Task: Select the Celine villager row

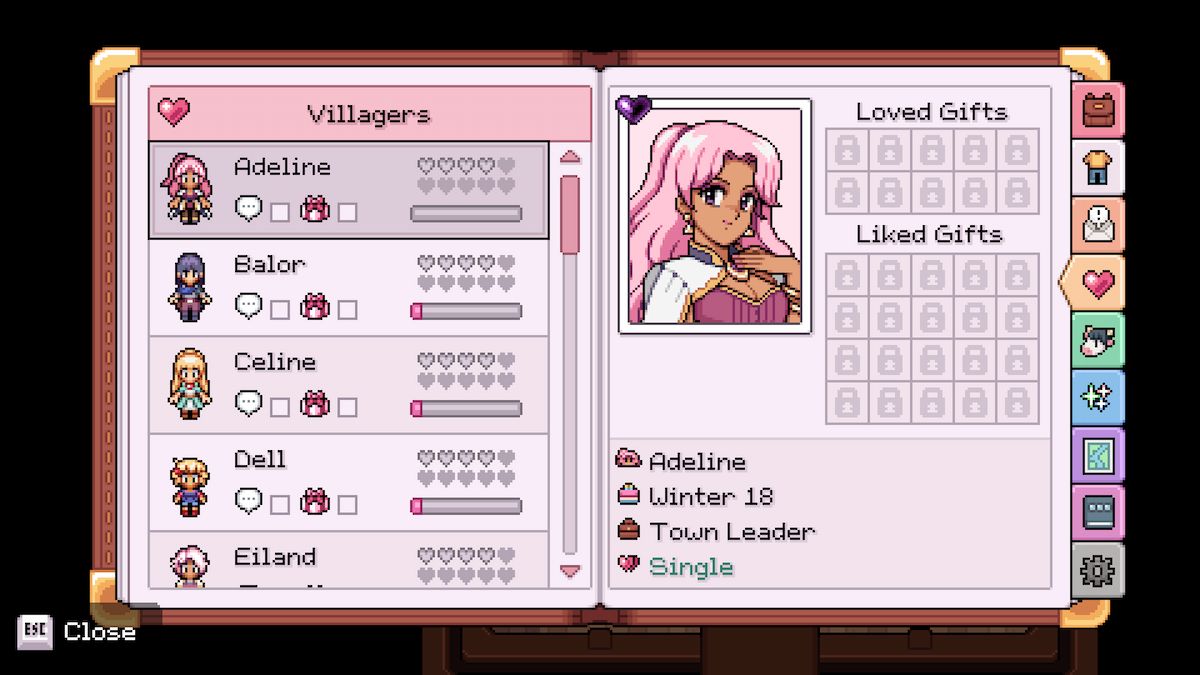Action: coord(348,384)
